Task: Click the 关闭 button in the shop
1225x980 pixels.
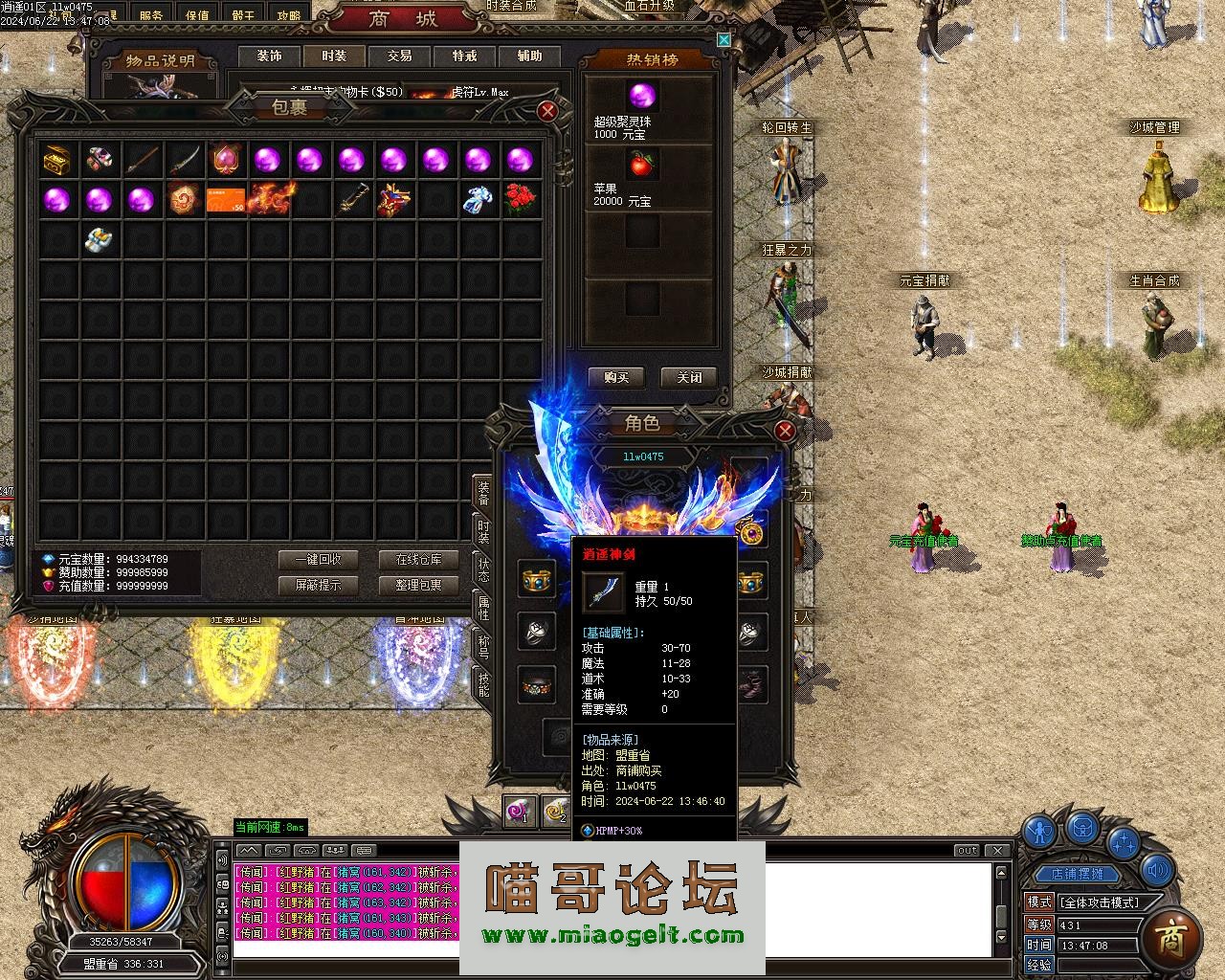Action: click(x=689, y=377)
